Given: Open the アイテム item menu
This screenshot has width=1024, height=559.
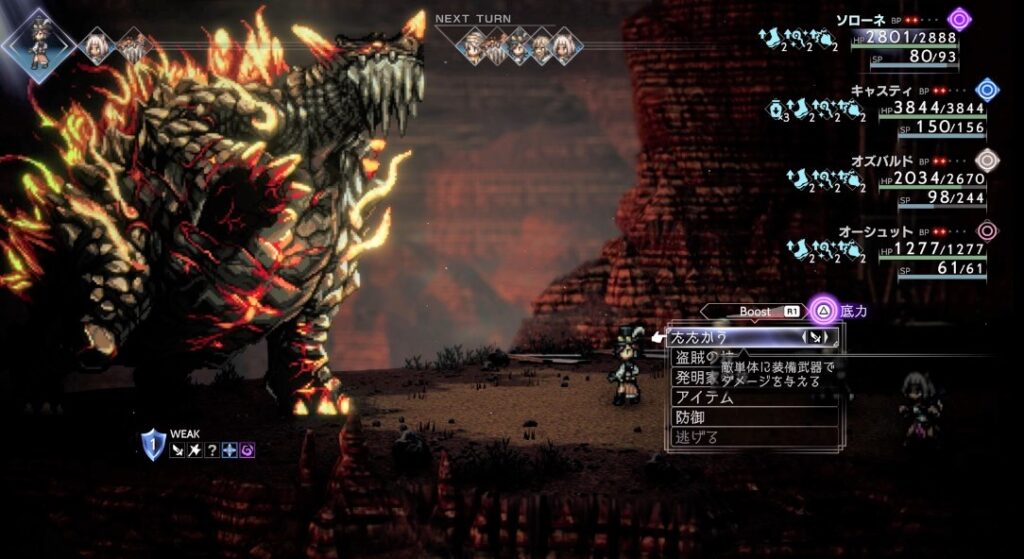Looking at the screenshot, I should [705, 398].
